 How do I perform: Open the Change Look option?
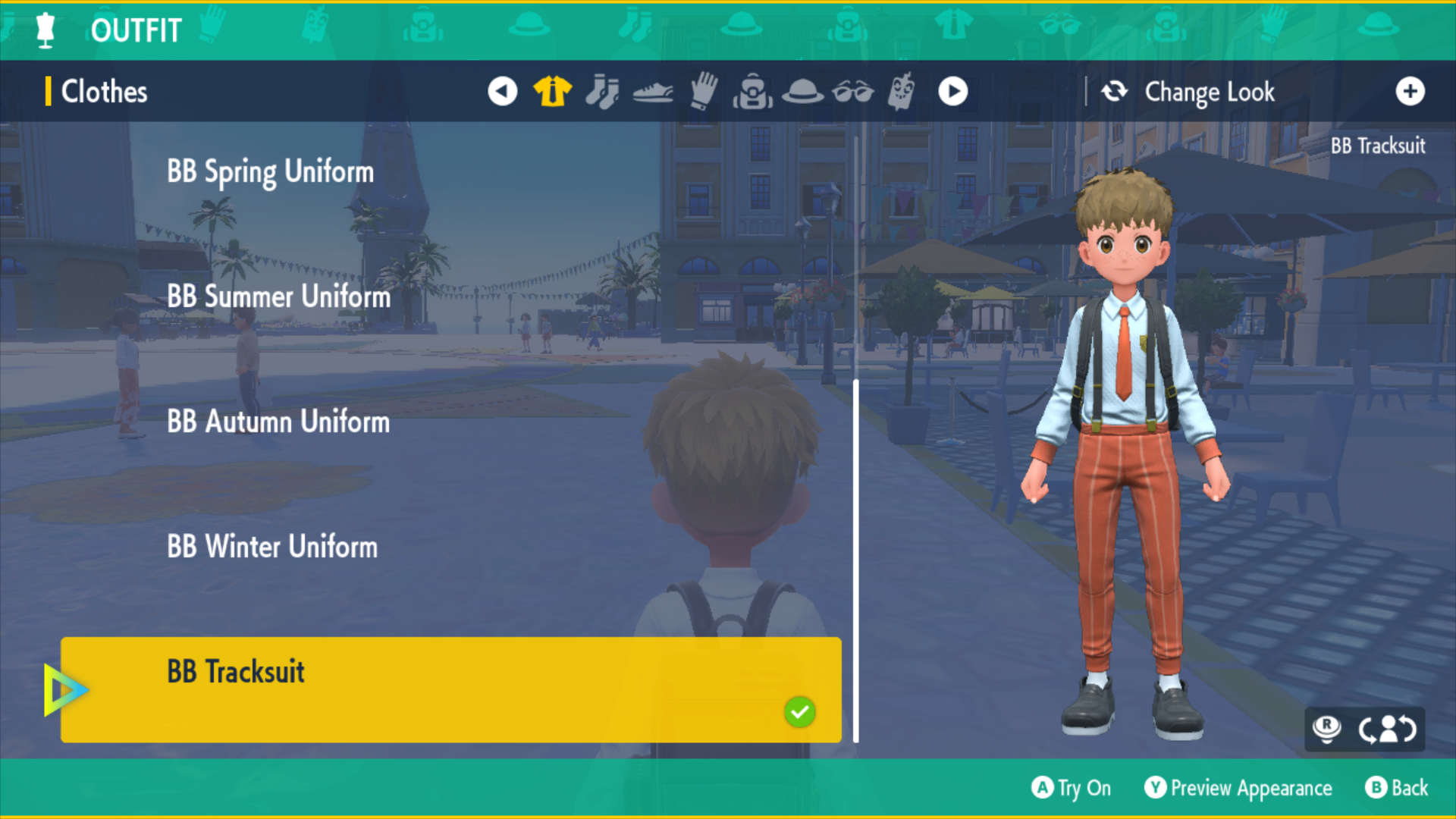point(1209,92)
